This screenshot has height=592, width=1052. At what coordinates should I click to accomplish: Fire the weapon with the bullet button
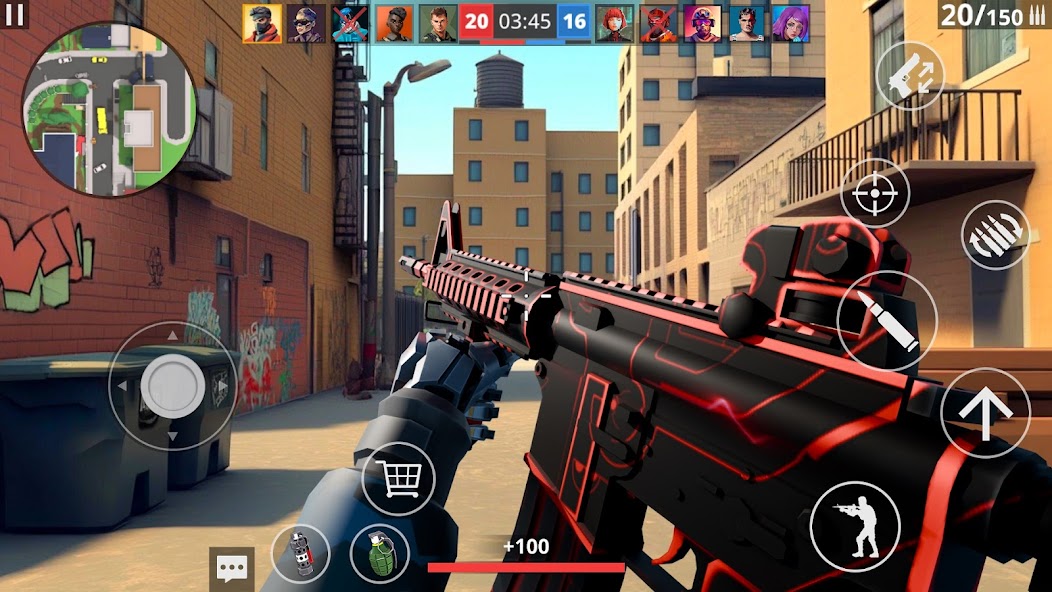[x=886, y=321]
